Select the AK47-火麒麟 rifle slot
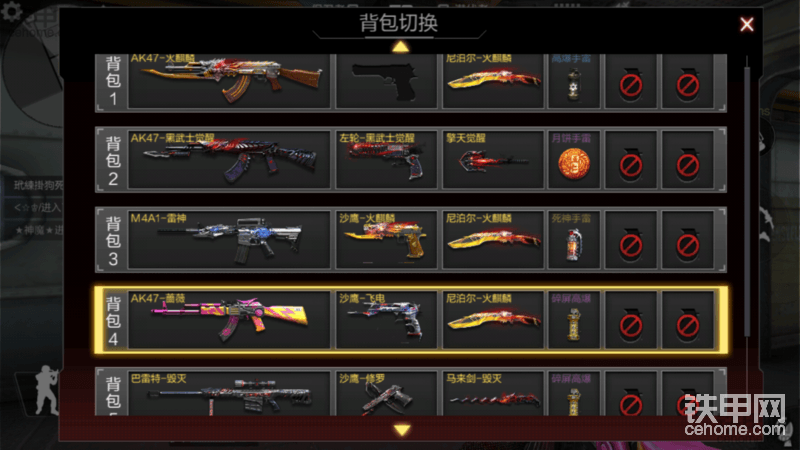 [x=229, y=79]
